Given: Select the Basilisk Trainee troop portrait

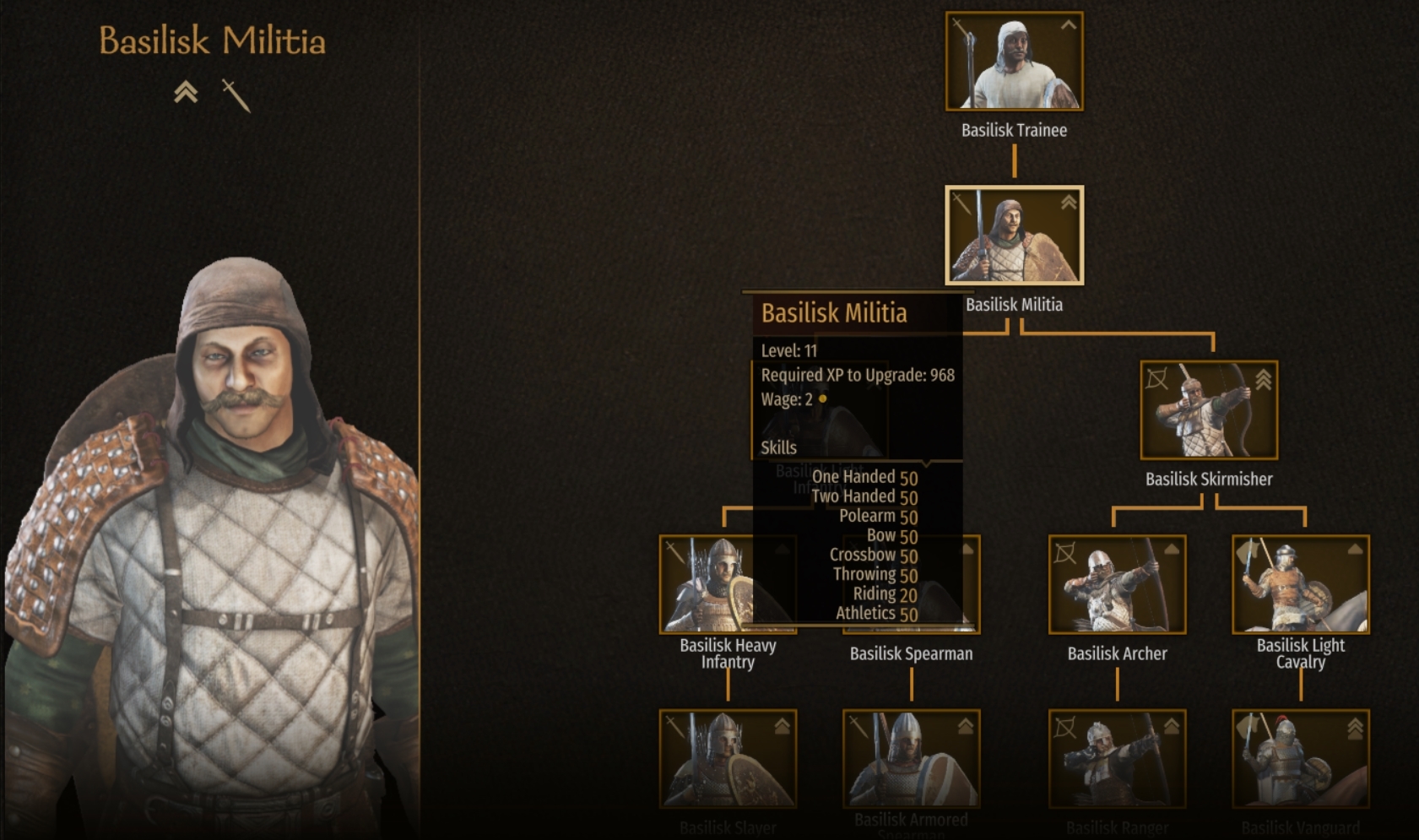Looking at the screenshot, I should [x=1014, y=62].
